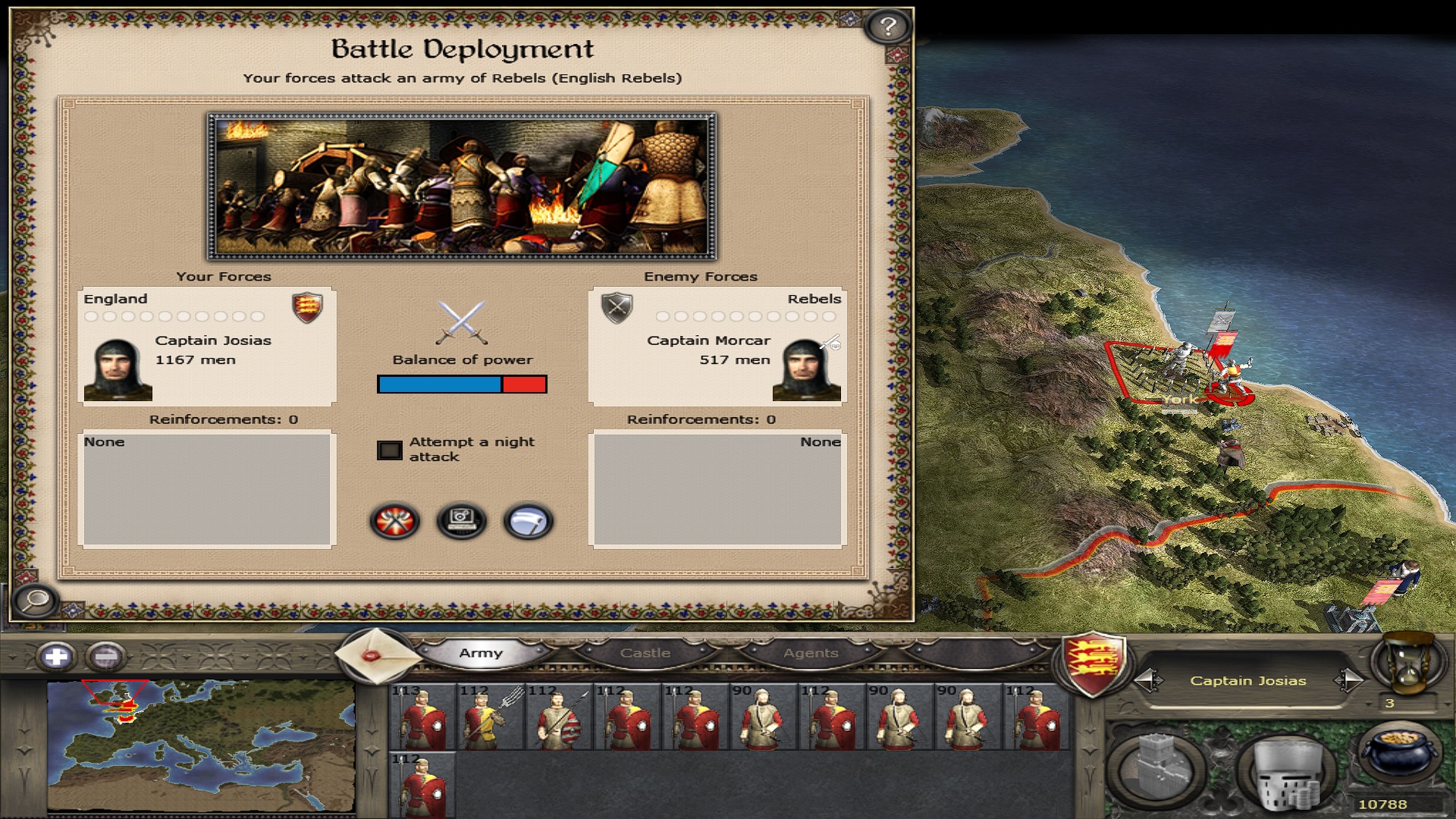Open the recruitment helmet button
The width and height of the screenshot is (1456, 819).
tap(1286, 772)
